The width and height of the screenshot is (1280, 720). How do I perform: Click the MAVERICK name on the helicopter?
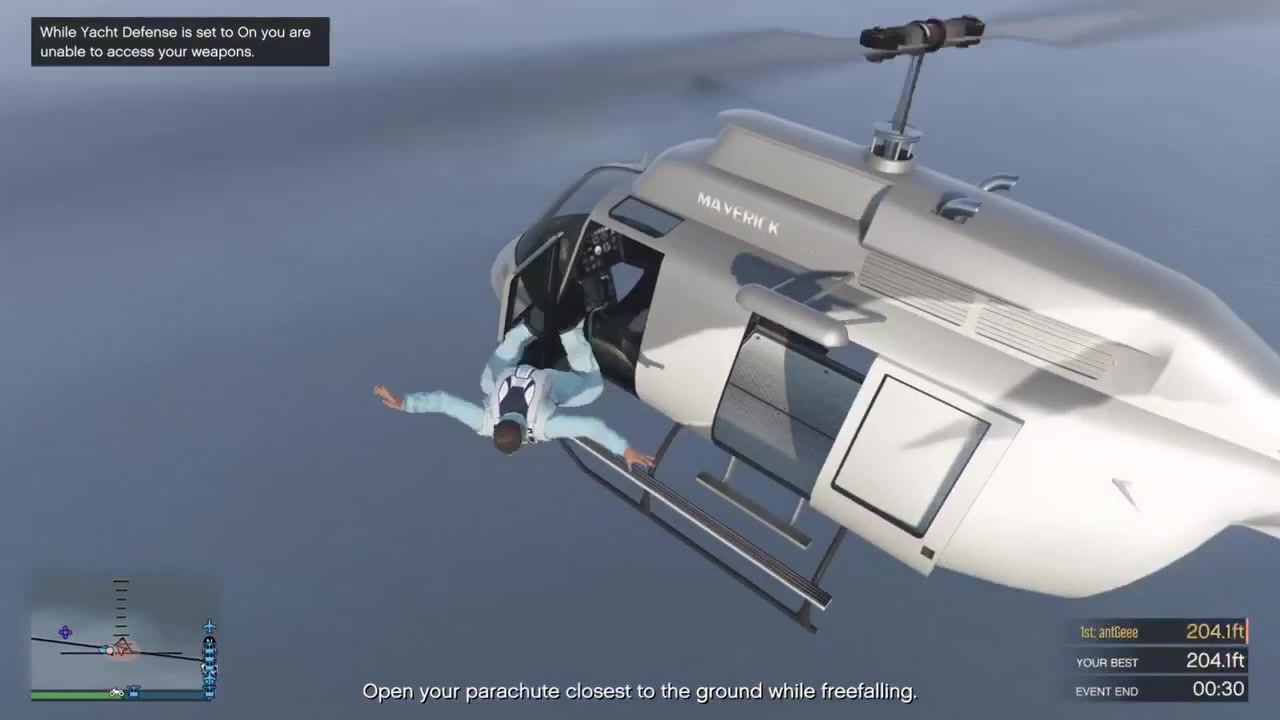point(740,210)
